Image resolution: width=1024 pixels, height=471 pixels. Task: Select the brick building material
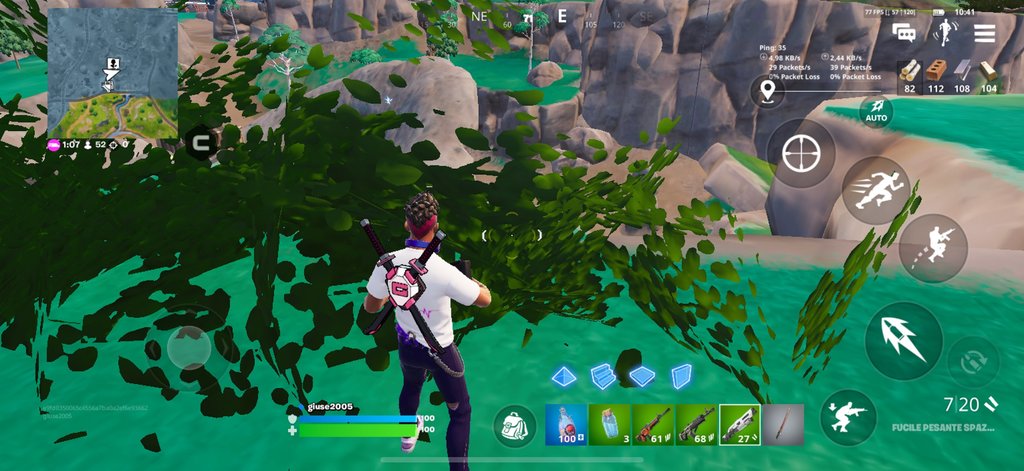[936, 70]
